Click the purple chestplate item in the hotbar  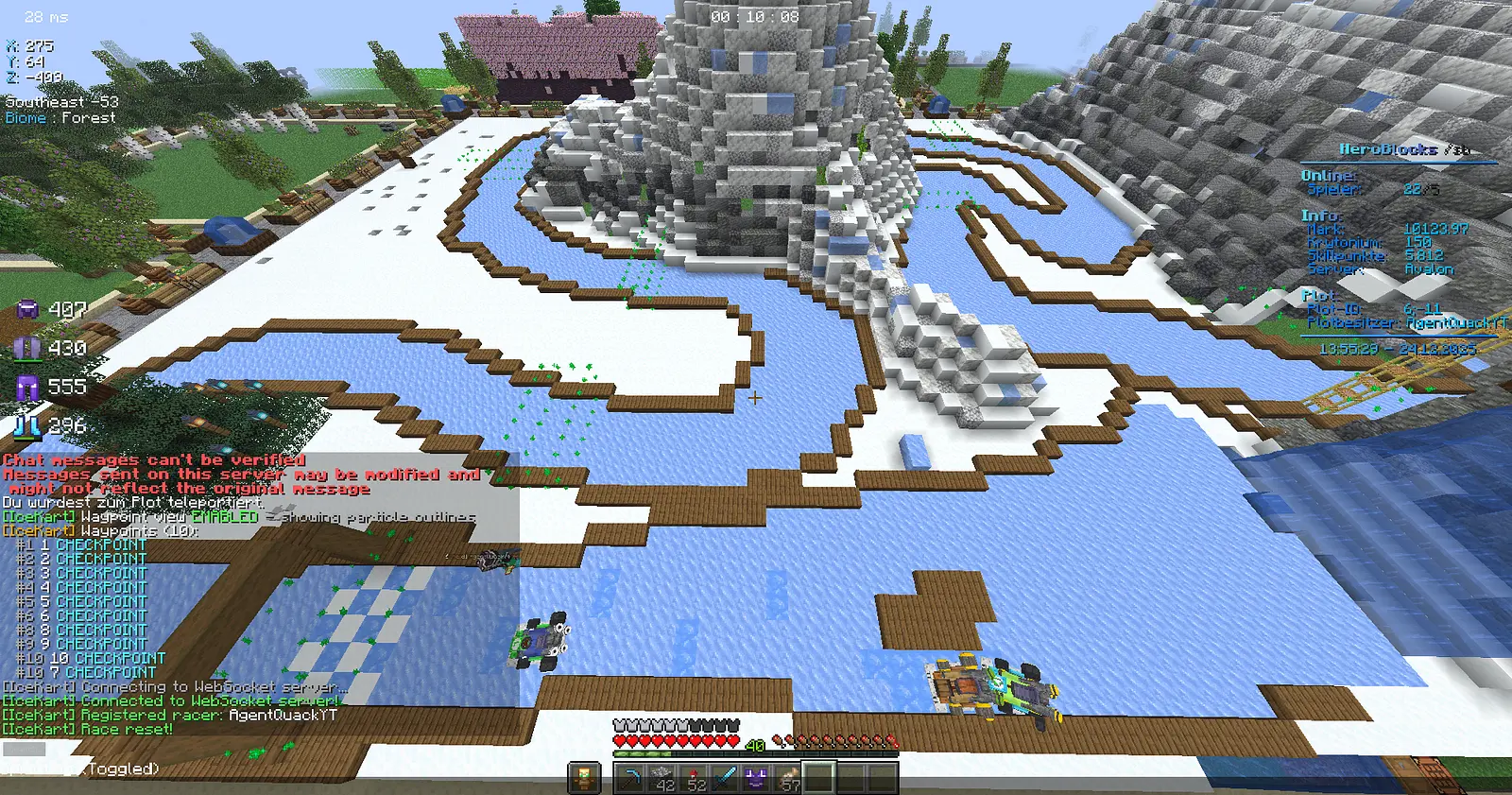[x=756, y=776]
